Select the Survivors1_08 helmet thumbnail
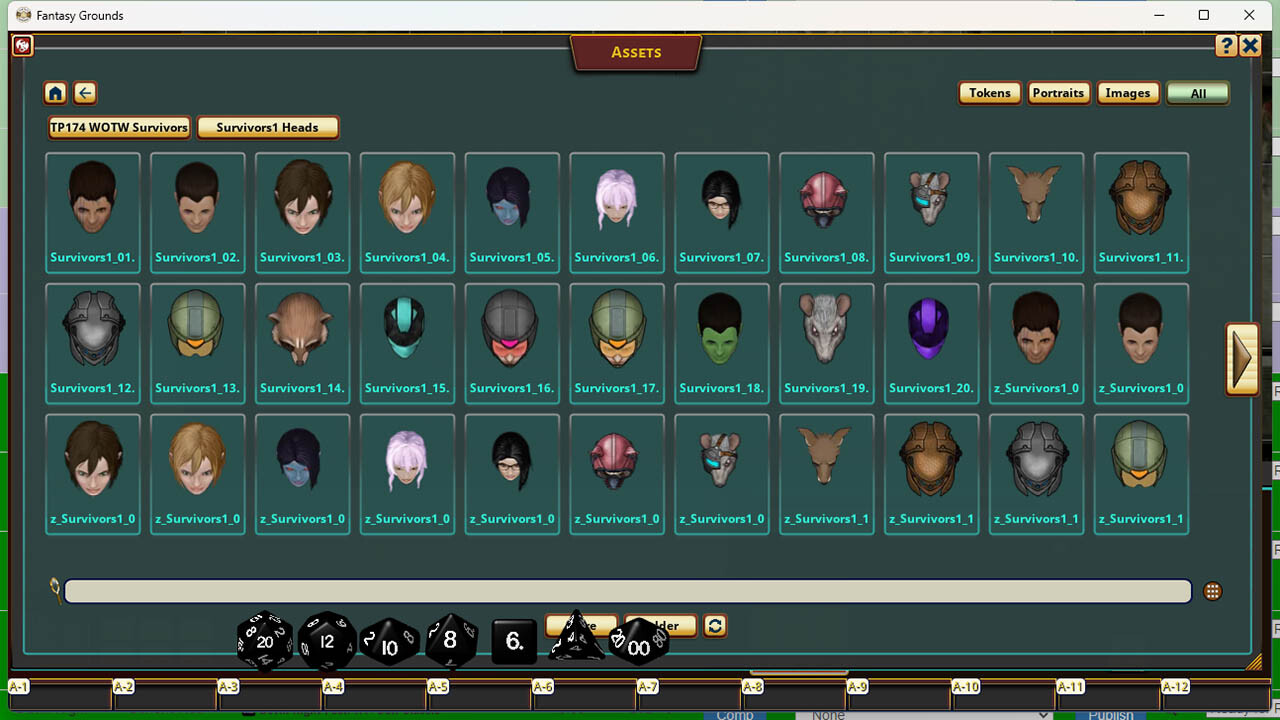Screen dimensions: 1280x720 point(826,200)
